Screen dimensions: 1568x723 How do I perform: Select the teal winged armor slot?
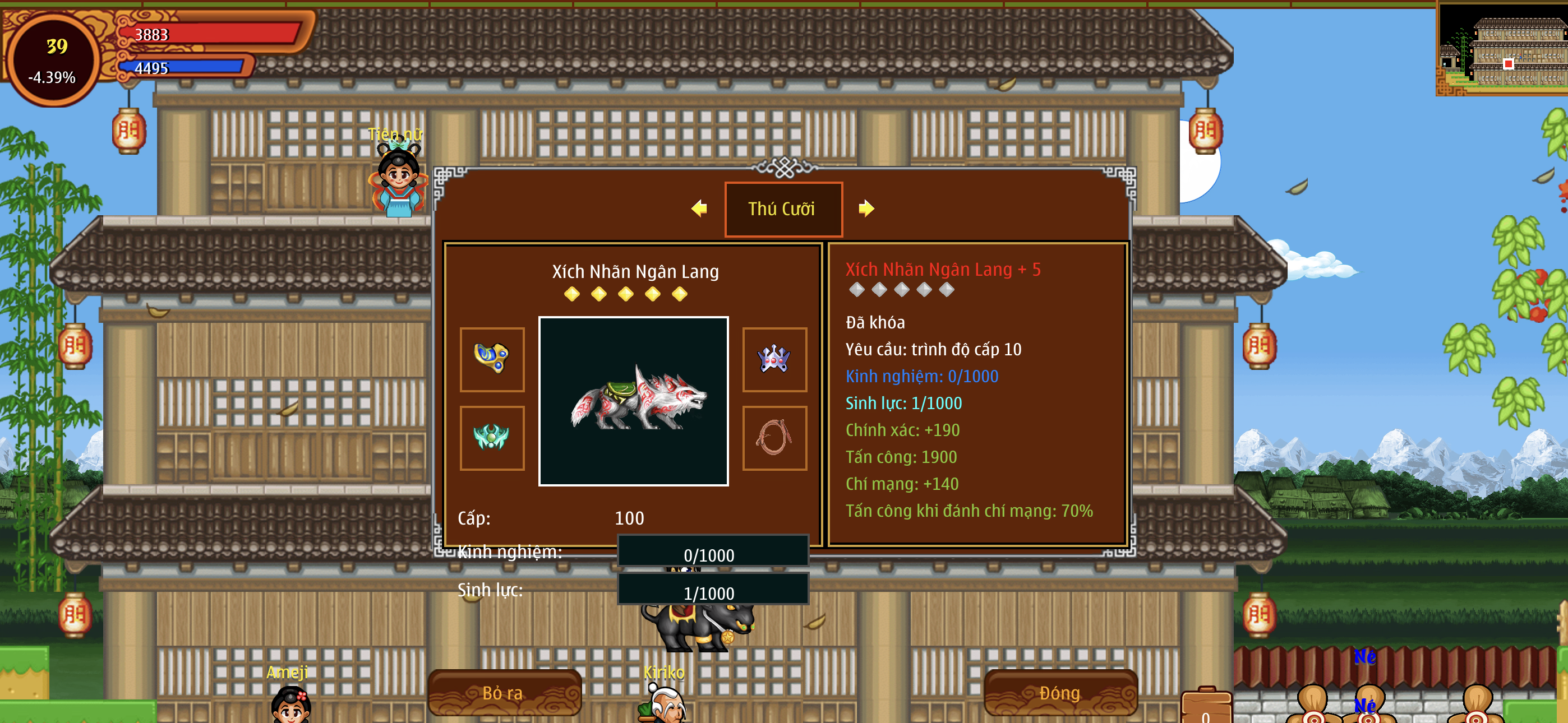(x=492, y=438)
